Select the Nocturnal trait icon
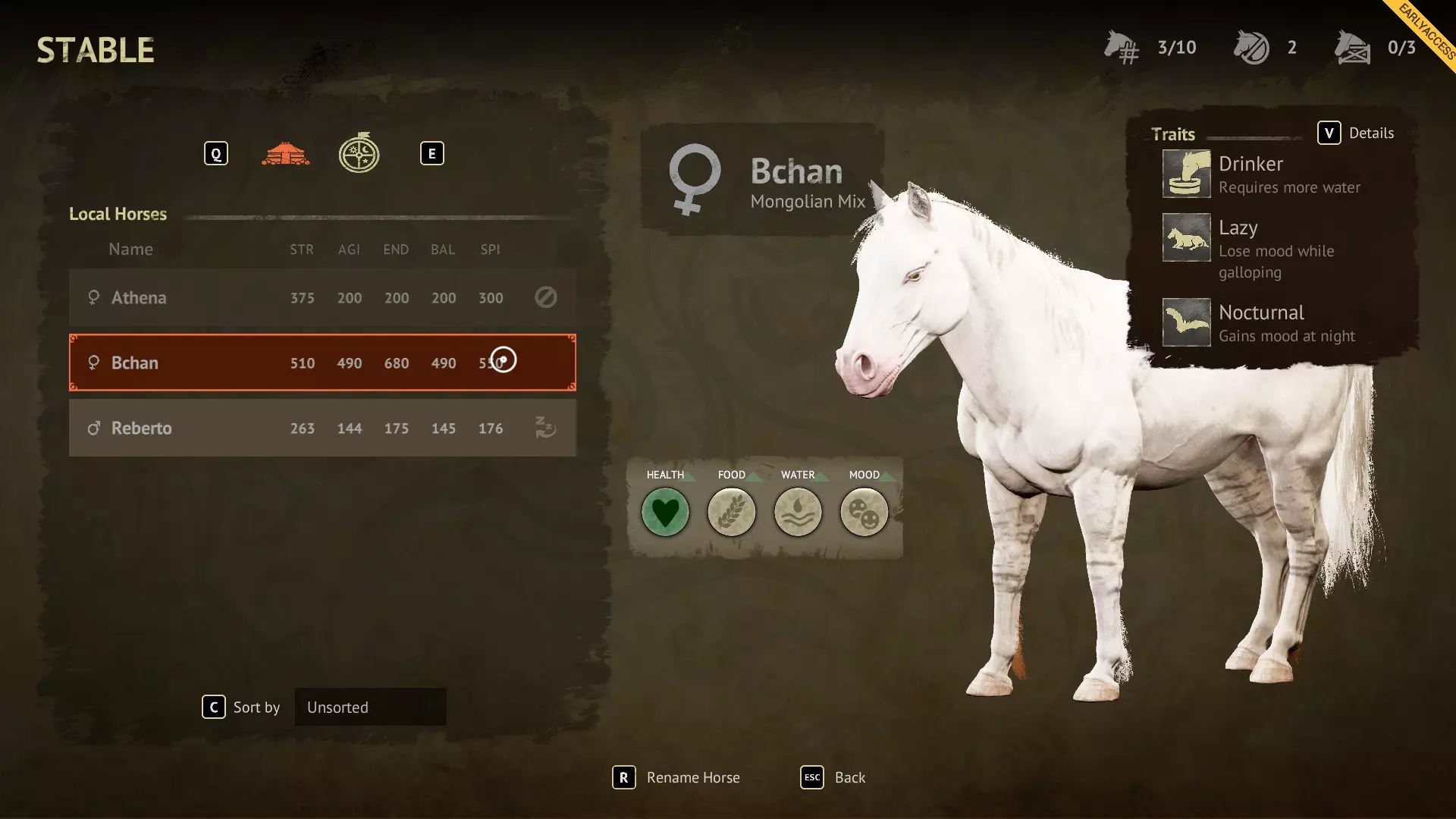 [1186, 322]
